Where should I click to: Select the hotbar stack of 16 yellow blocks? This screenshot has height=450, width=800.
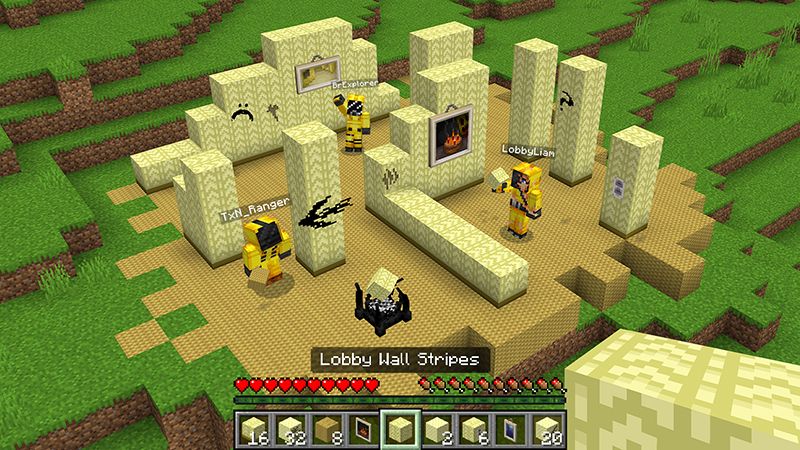click(x=254, y=430)
